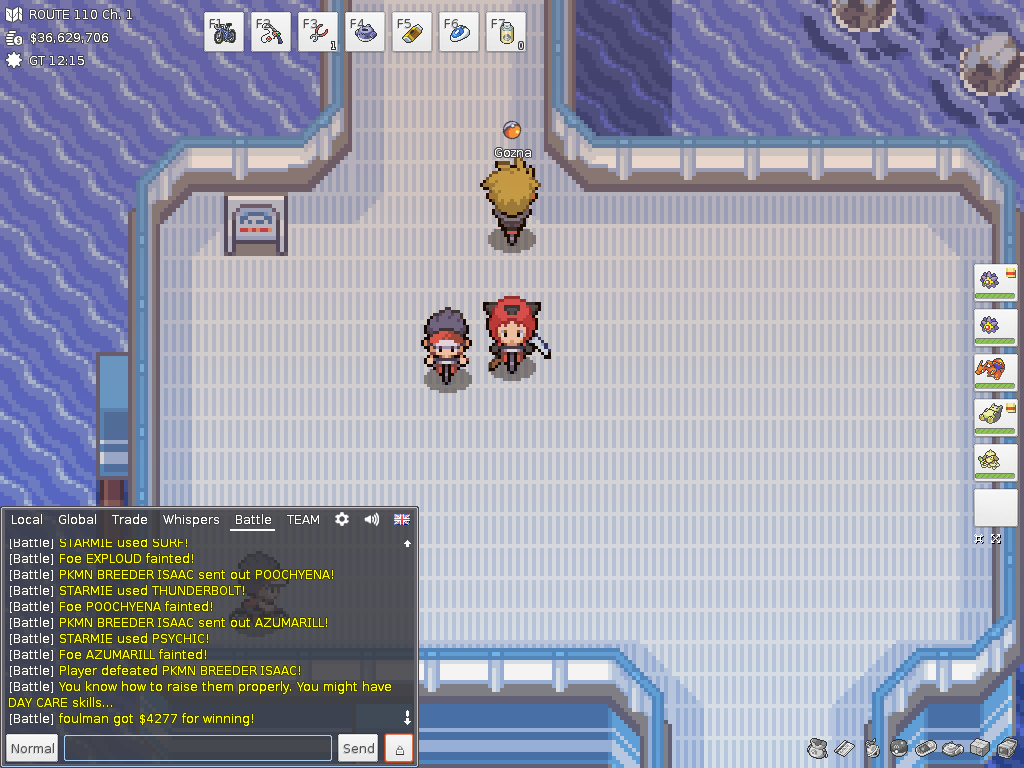Show the Trade chat tab

click(x=130, y=520)
